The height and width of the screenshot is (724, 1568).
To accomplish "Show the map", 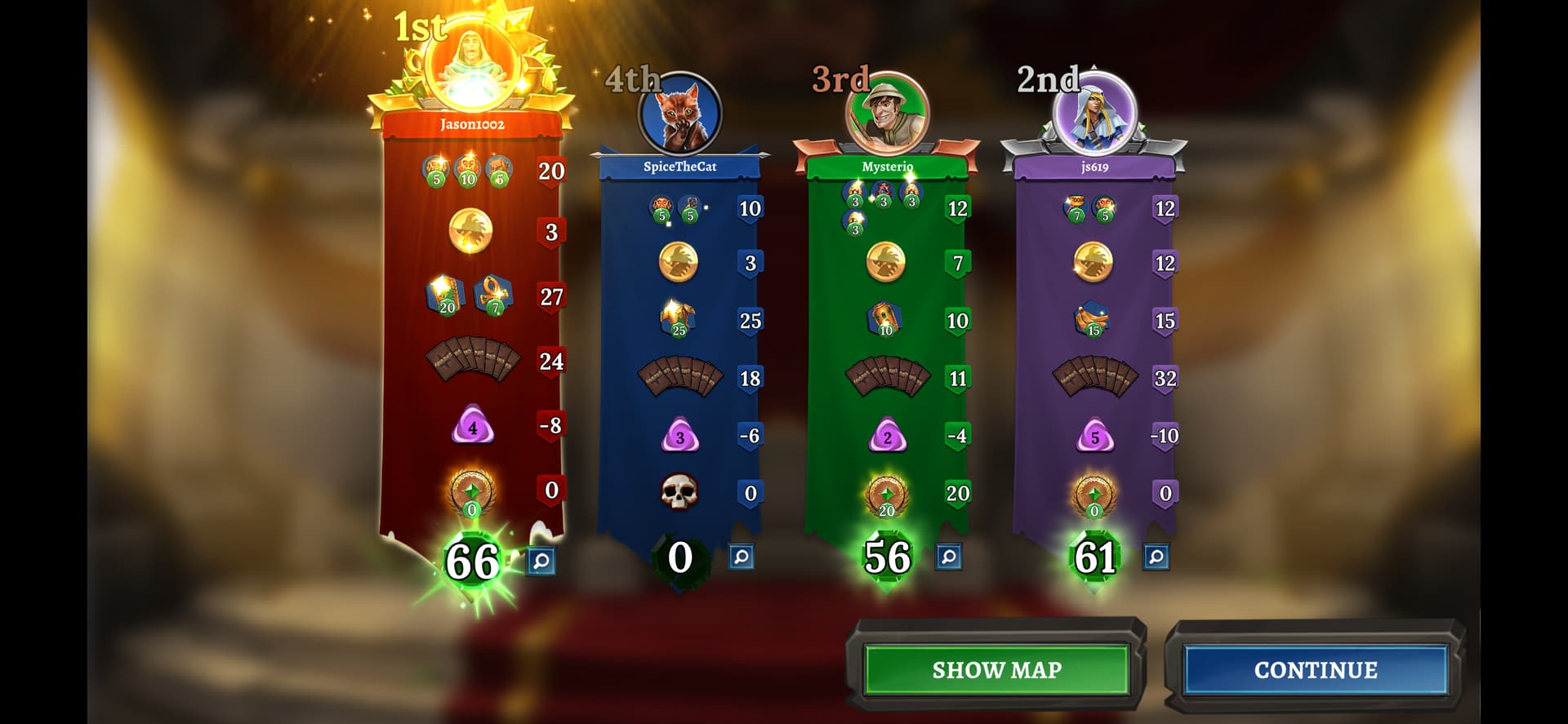I will pos(996,669).
